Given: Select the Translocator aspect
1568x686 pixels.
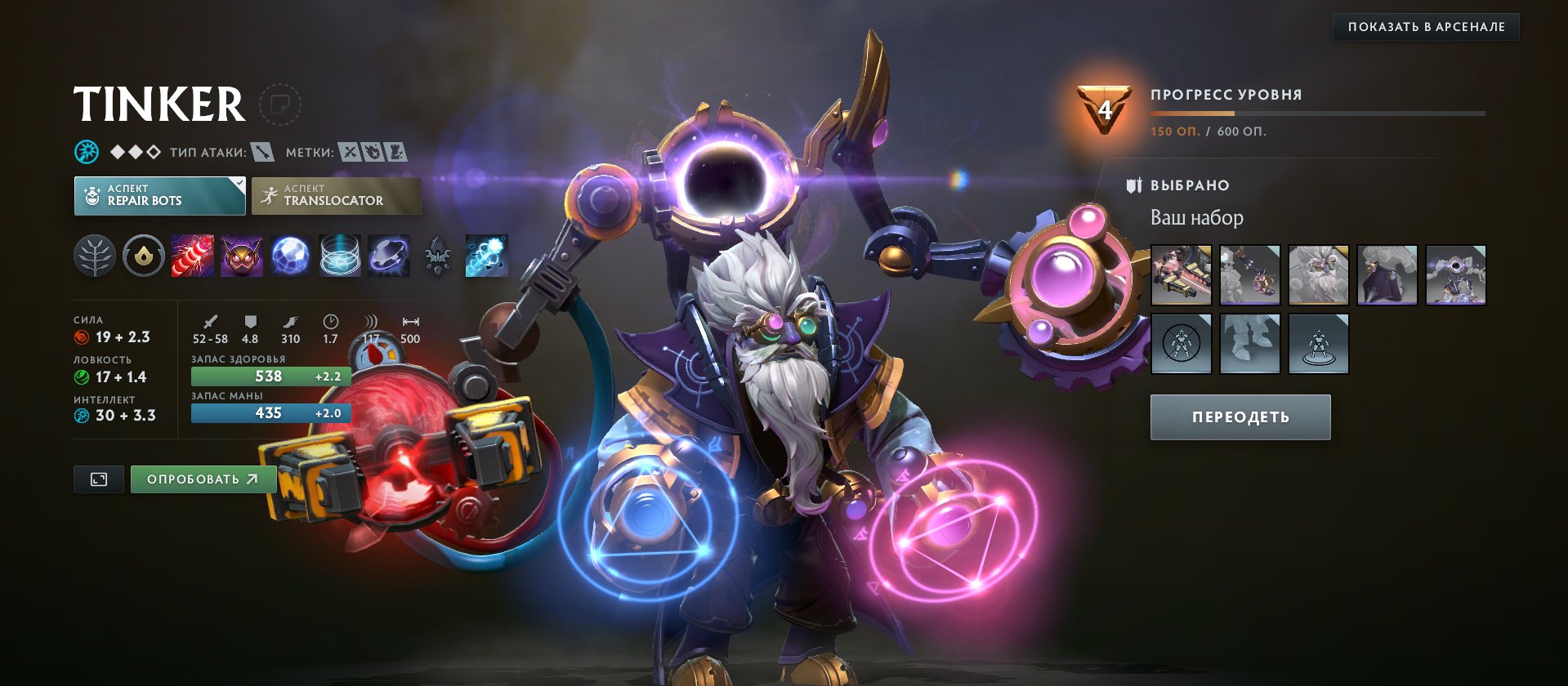Looking at the screenshot, I should point(336,196).
